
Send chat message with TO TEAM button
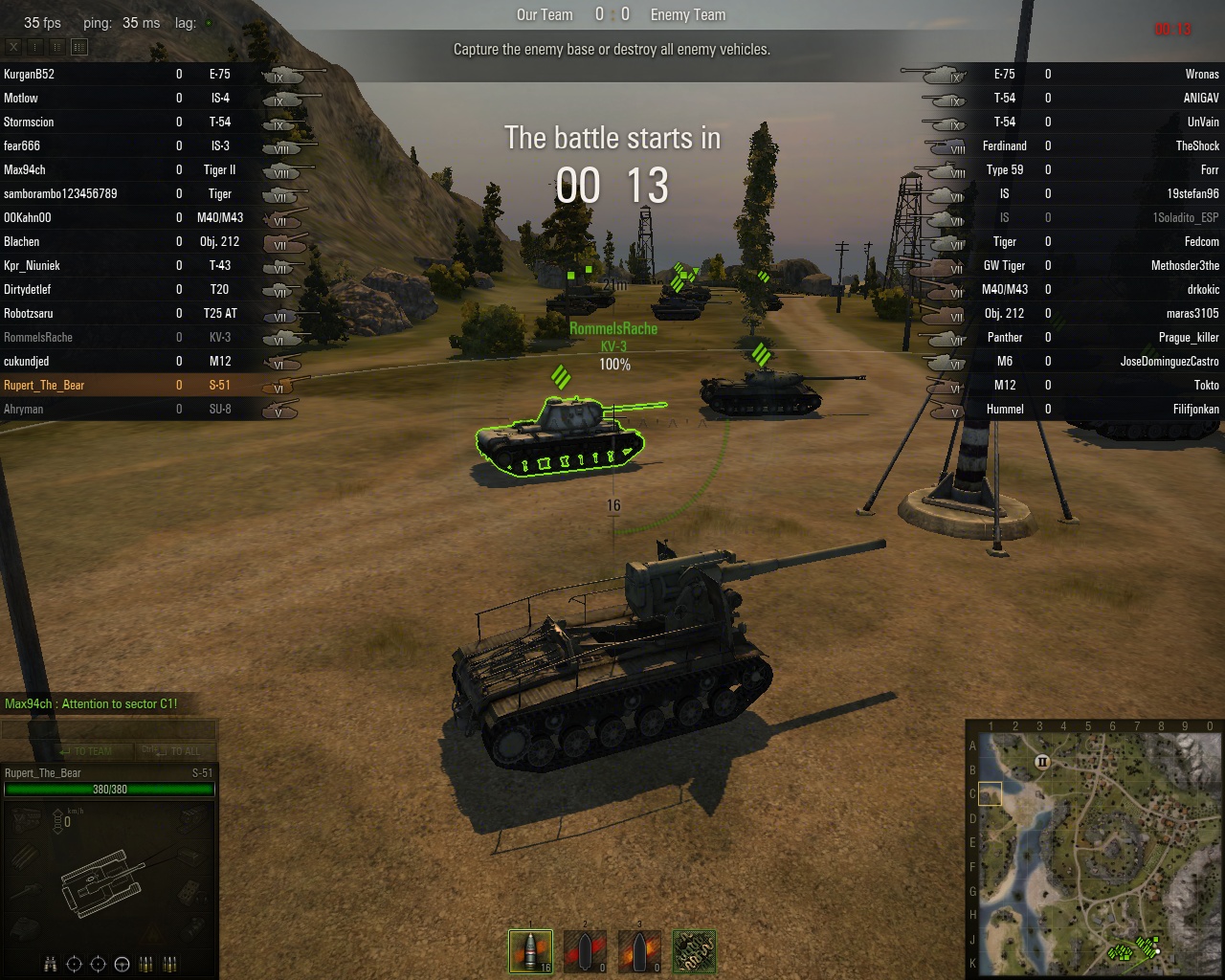coord(86,751)
